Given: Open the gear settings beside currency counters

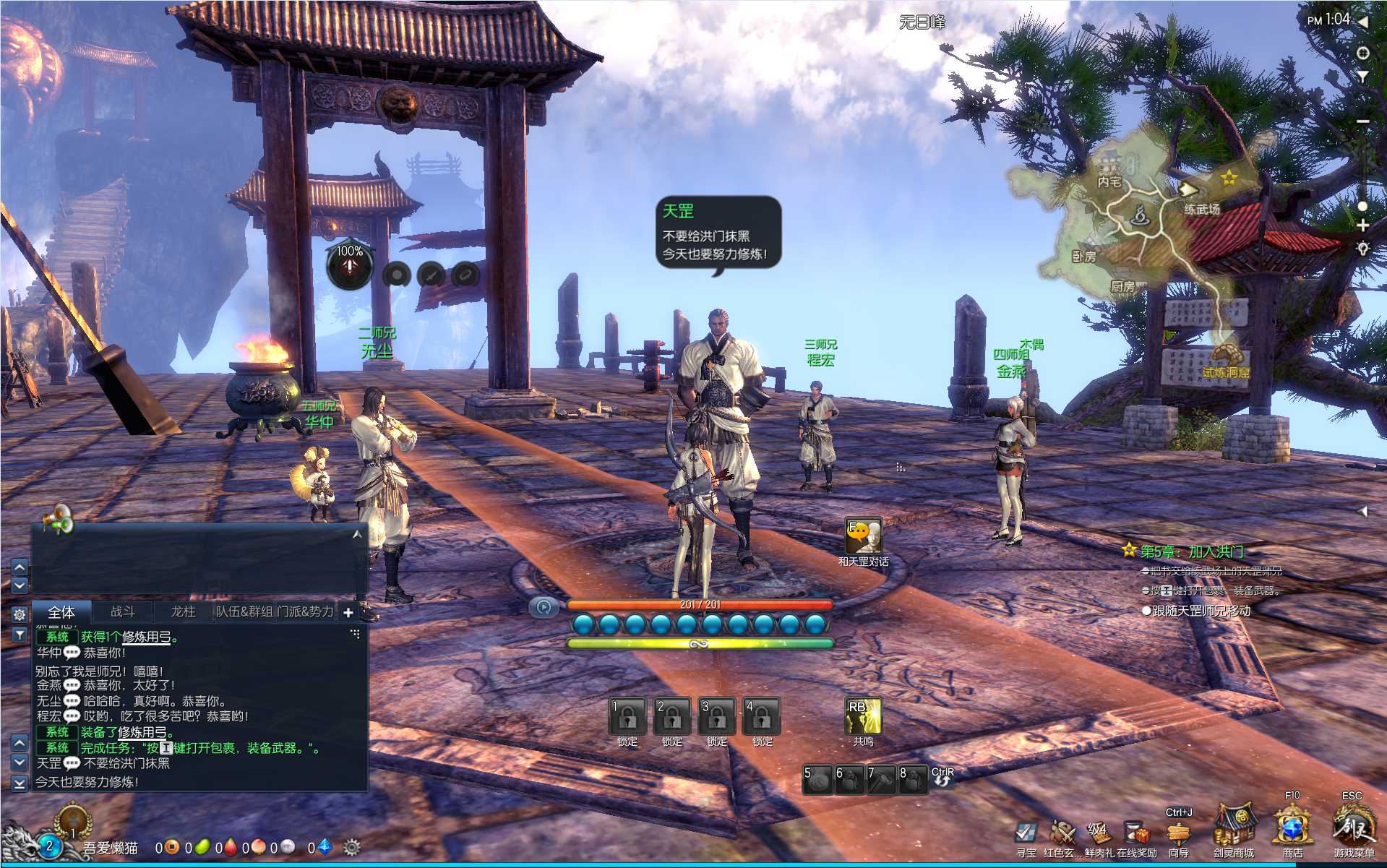Looking at the screenshot, I should click(x=352, y=848).
